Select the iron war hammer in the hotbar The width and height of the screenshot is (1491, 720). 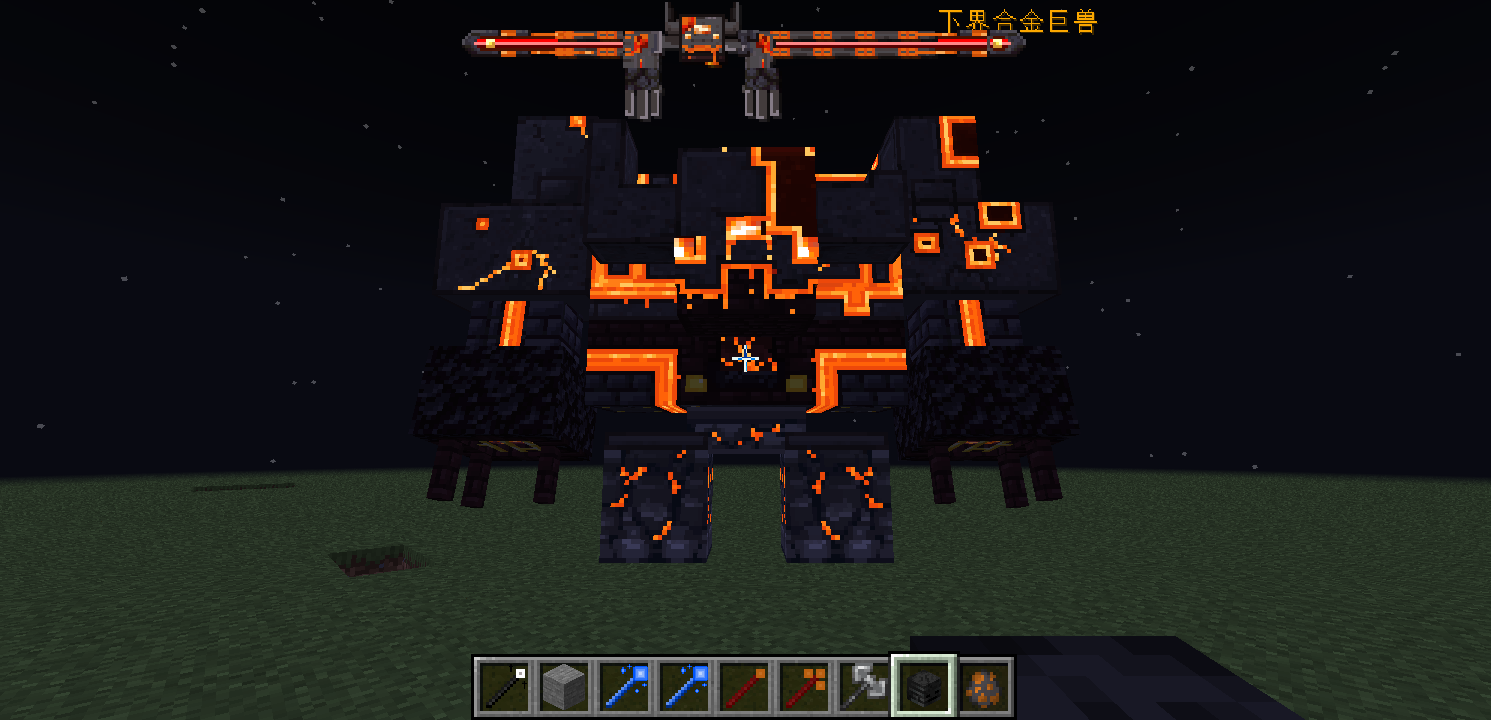(x=864, y=687)
